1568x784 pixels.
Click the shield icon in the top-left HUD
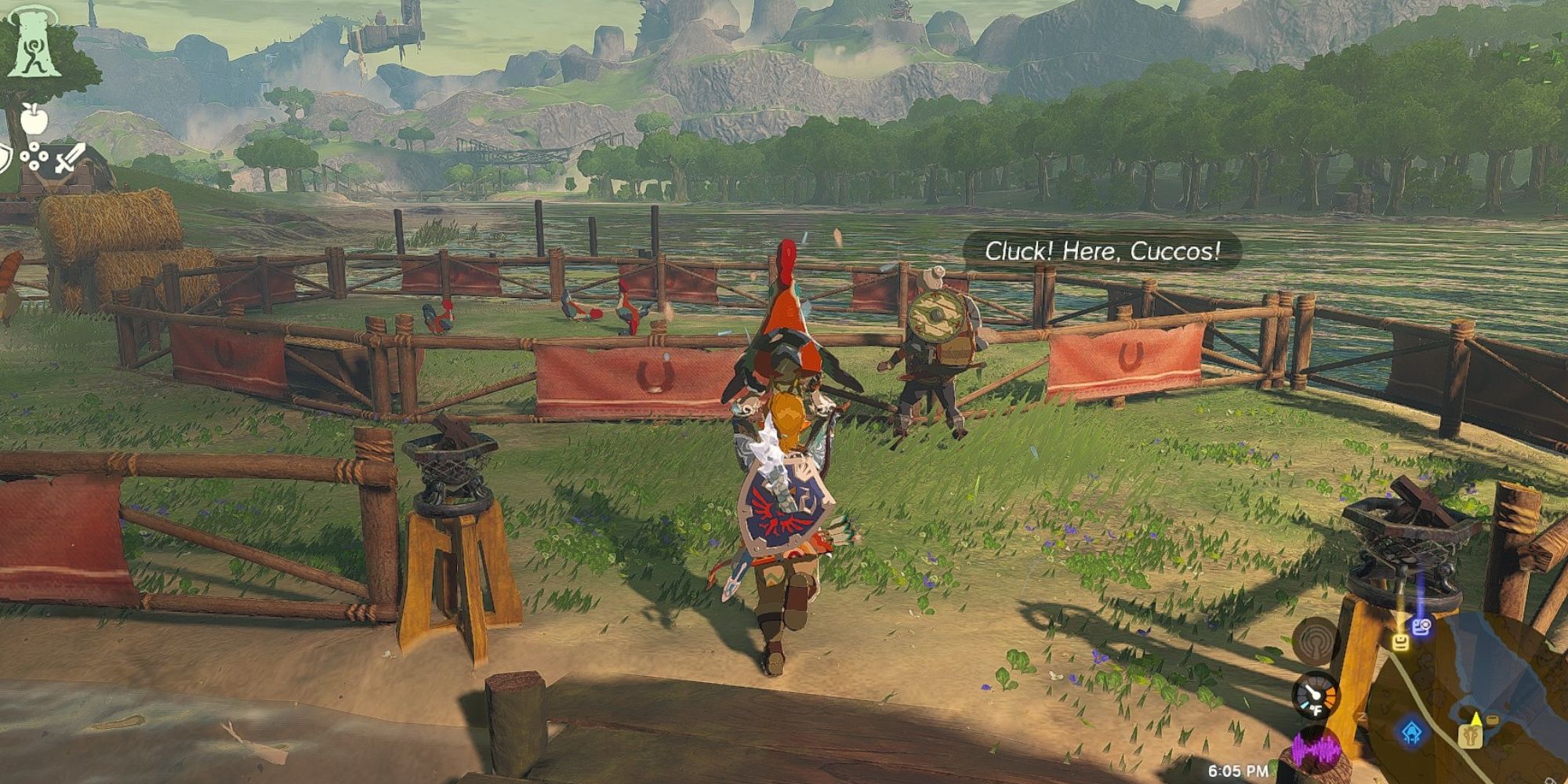pos(5,157)
